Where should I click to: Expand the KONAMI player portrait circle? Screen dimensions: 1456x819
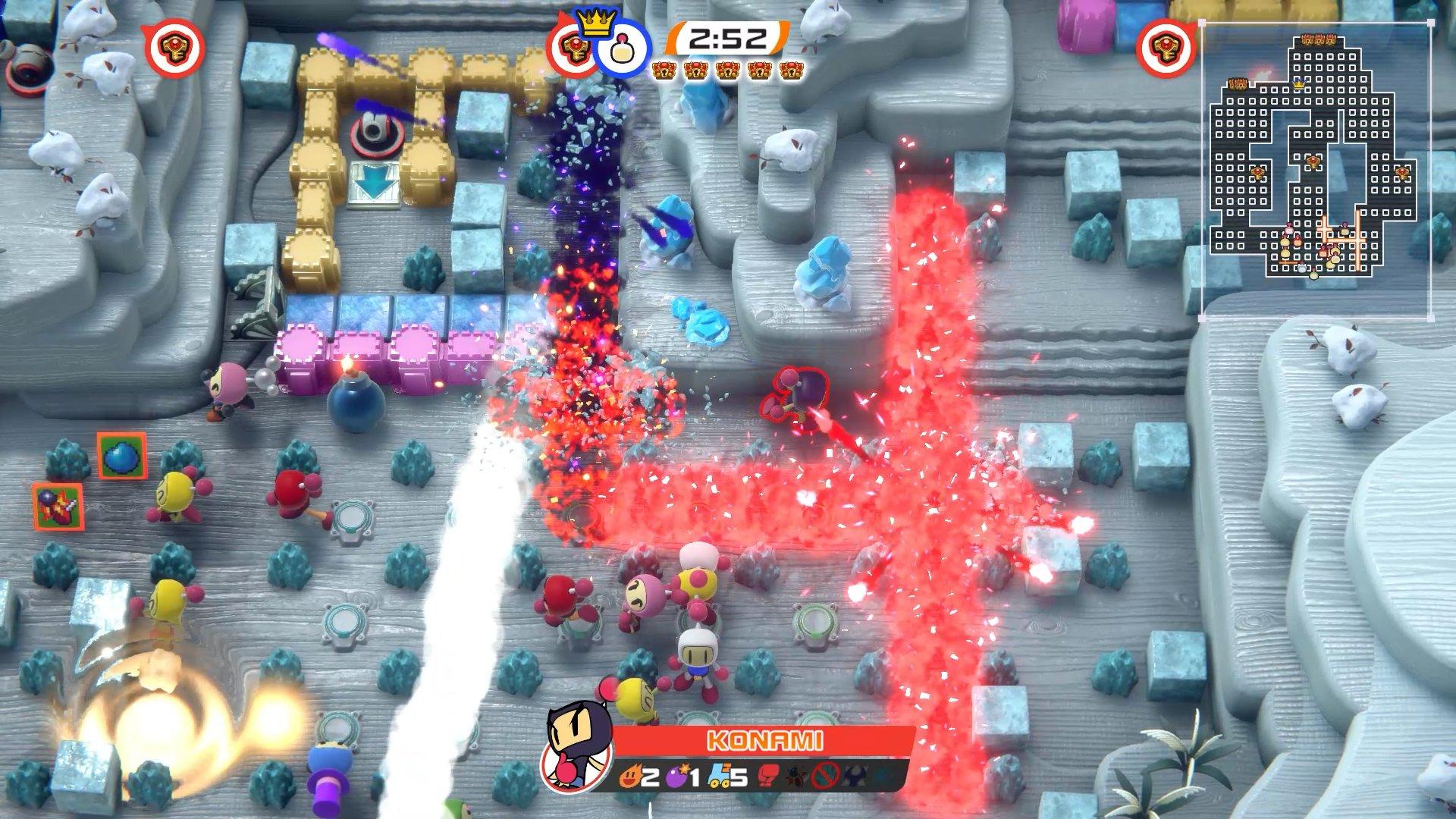[574, 768]
